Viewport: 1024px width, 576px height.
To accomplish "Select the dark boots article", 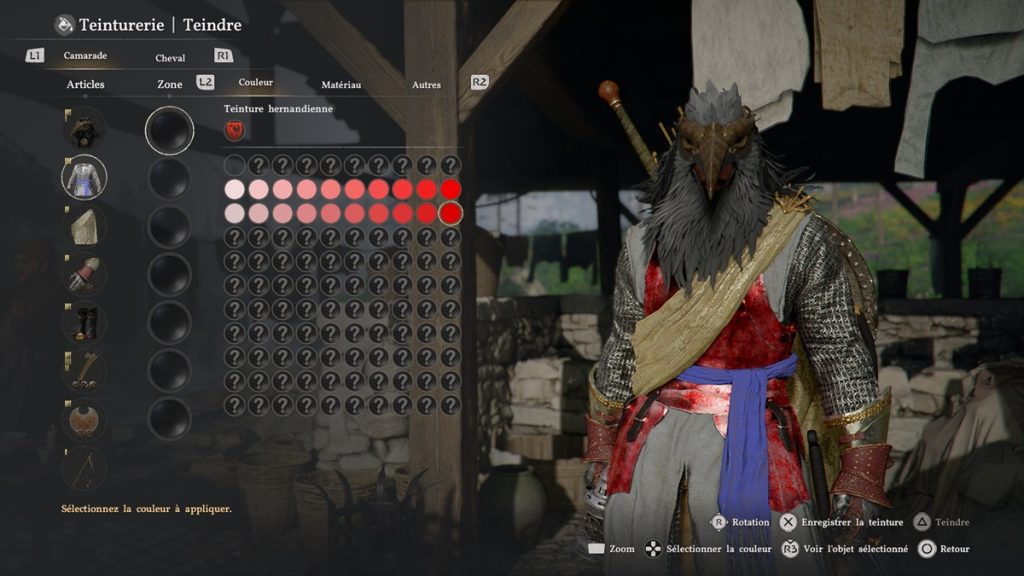I will click(85, 322).
